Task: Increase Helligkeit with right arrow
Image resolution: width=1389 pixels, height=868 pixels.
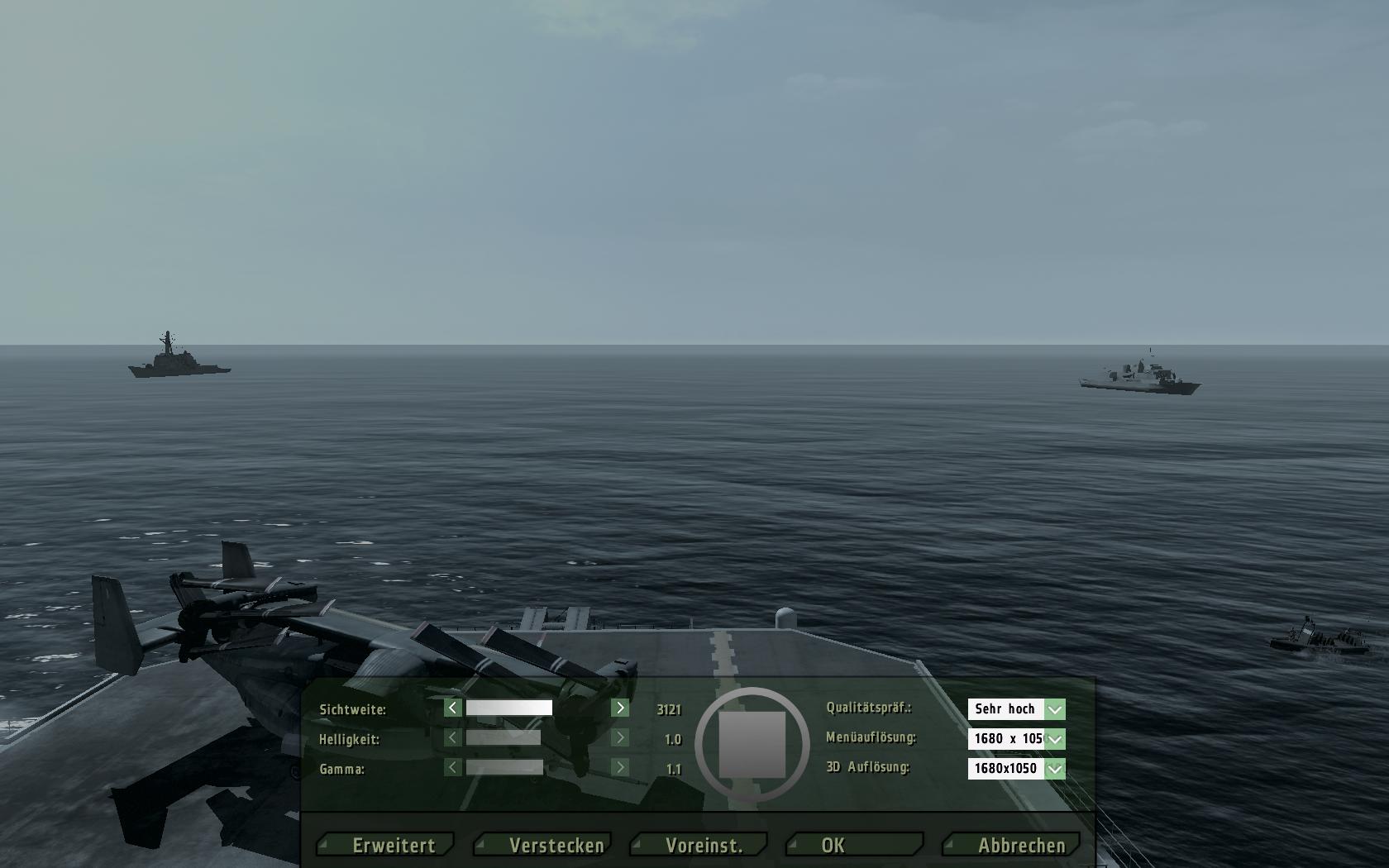Action: (x=620, y=737)
